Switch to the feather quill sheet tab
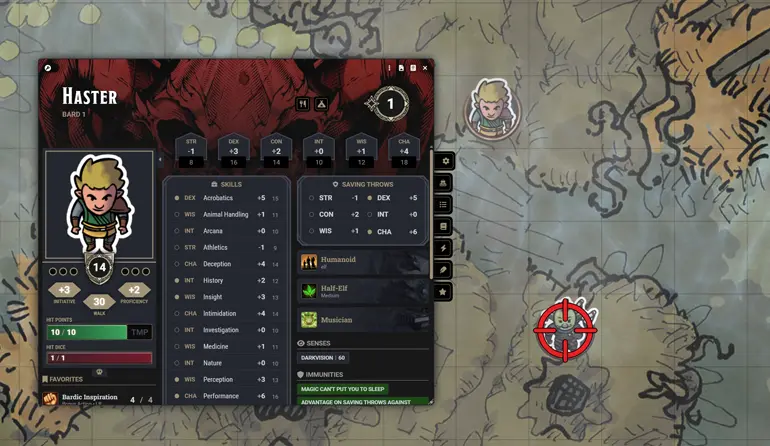 tap(443, 270)
